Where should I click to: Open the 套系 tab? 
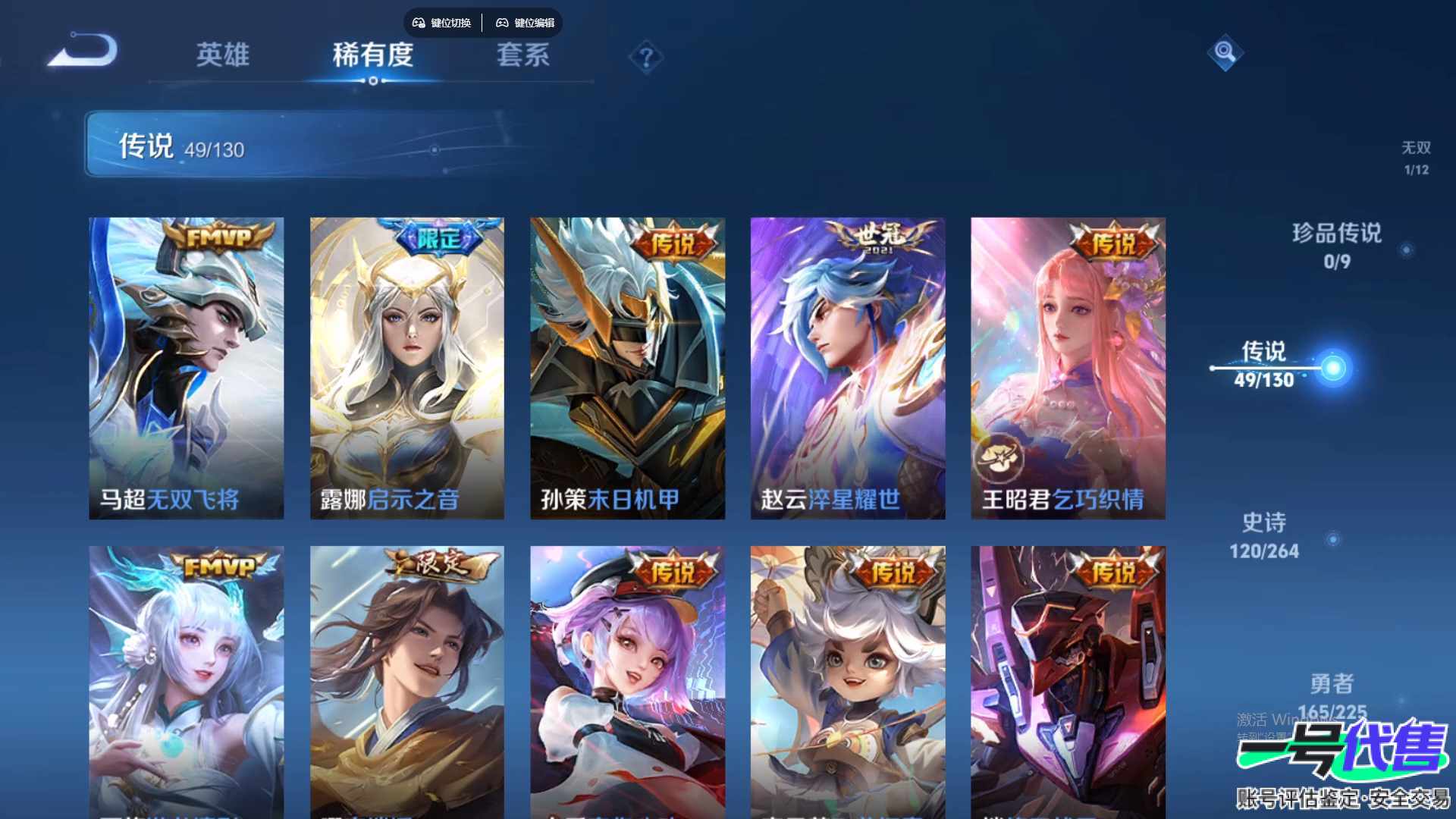click(522, 55)
